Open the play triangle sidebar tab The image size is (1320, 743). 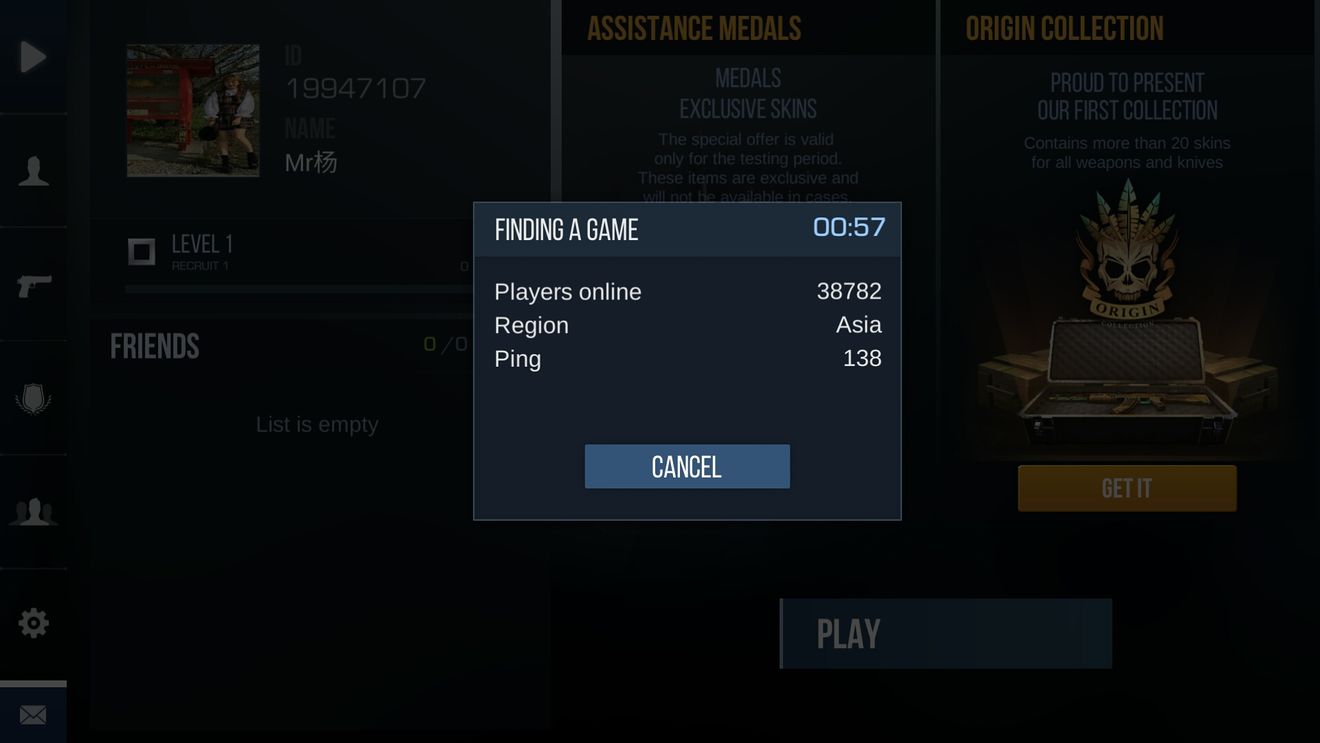[33, 57]
